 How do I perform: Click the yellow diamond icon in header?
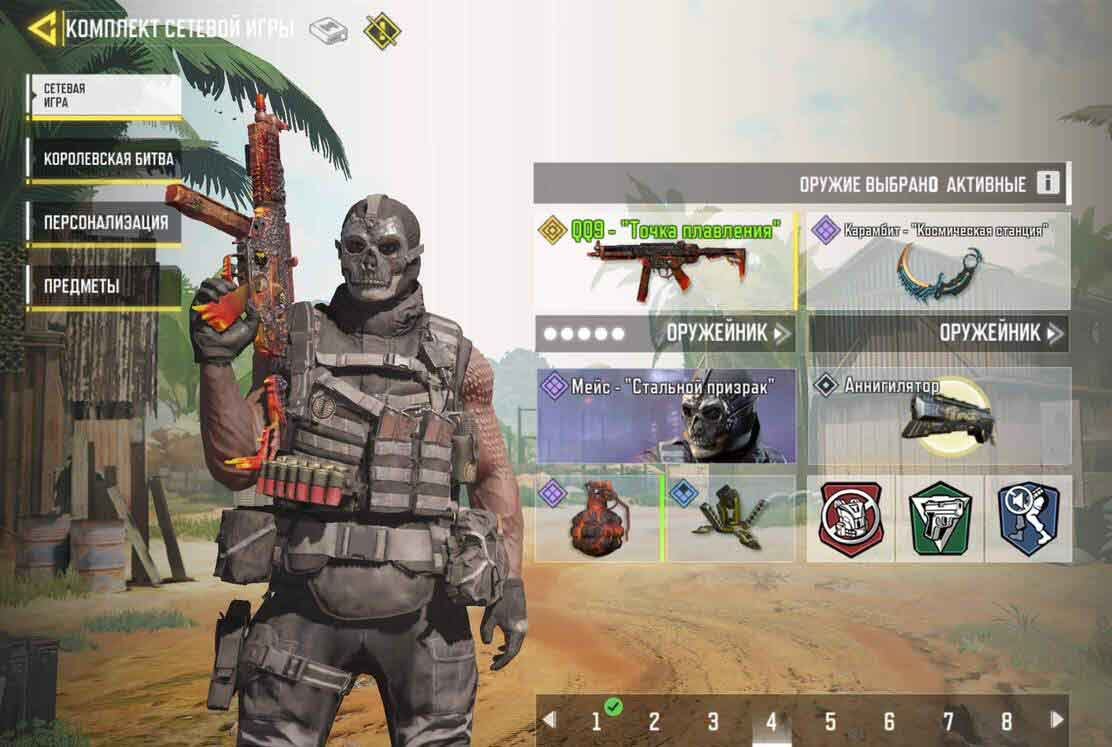(381, 30)
